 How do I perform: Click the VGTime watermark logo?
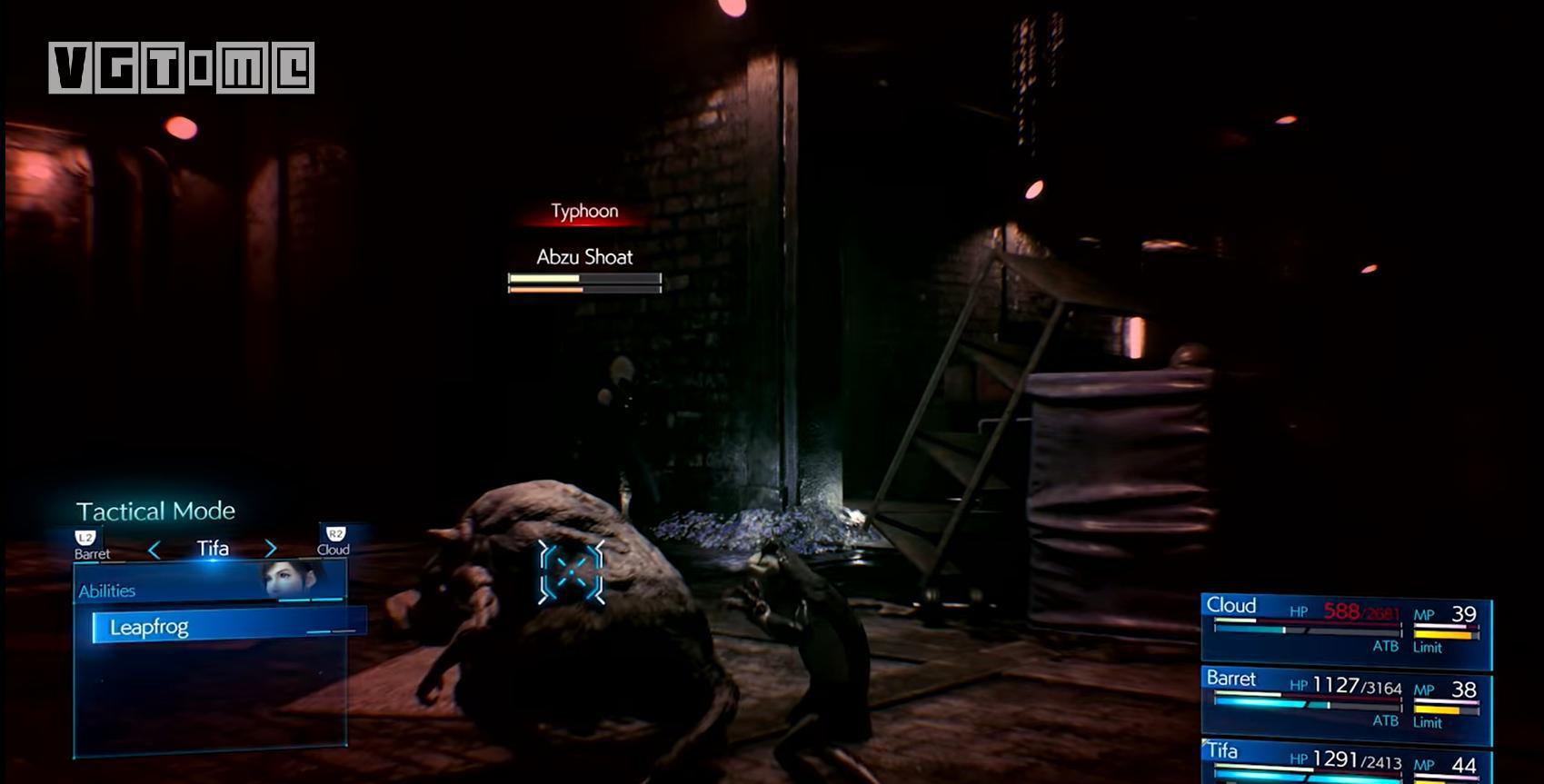tap(182, 67)
